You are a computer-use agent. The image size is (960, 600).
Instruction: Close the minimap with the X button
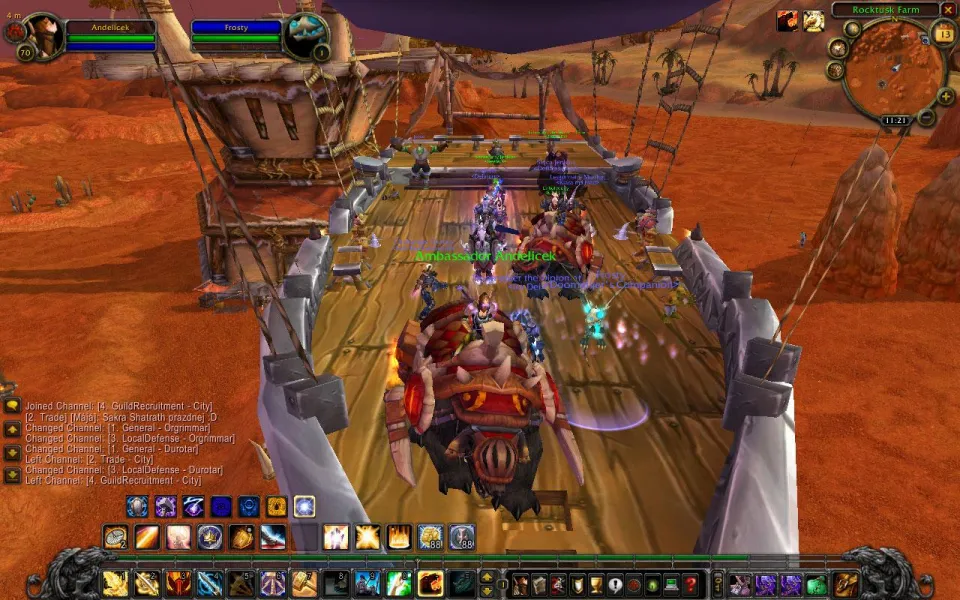click(x=948, y=9)
